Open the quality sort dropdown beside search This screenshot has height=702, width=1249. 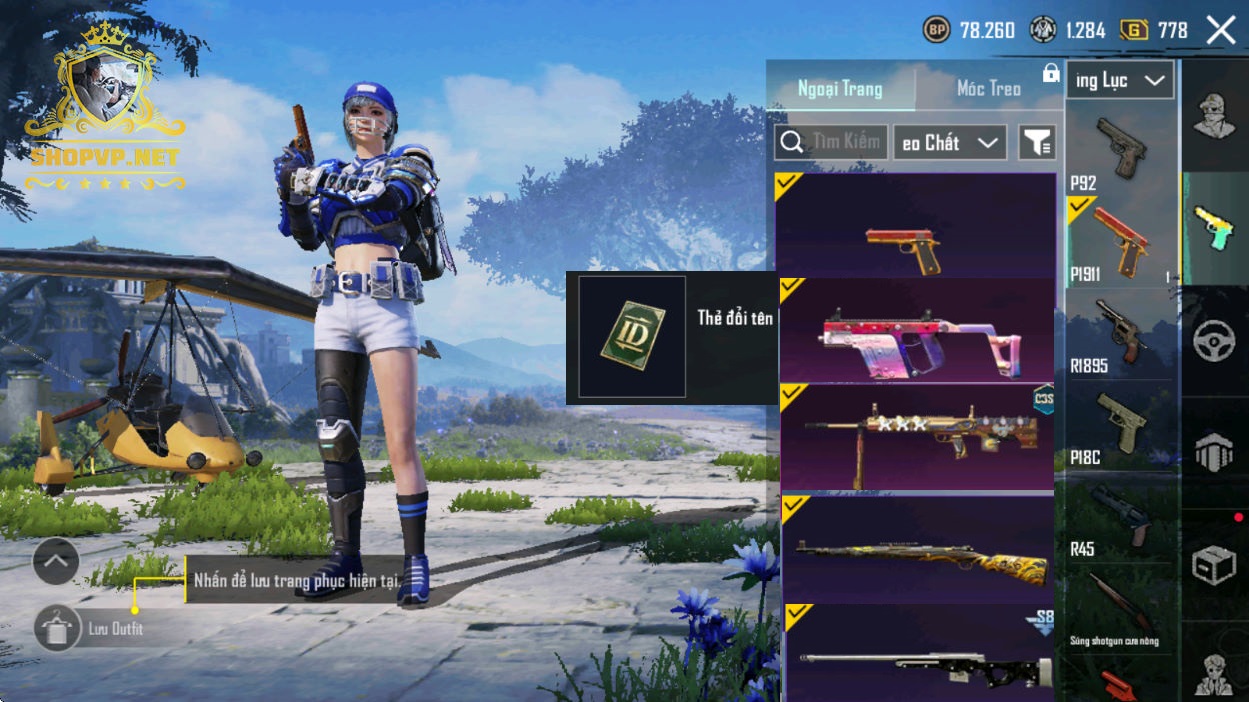pos(949,142)
